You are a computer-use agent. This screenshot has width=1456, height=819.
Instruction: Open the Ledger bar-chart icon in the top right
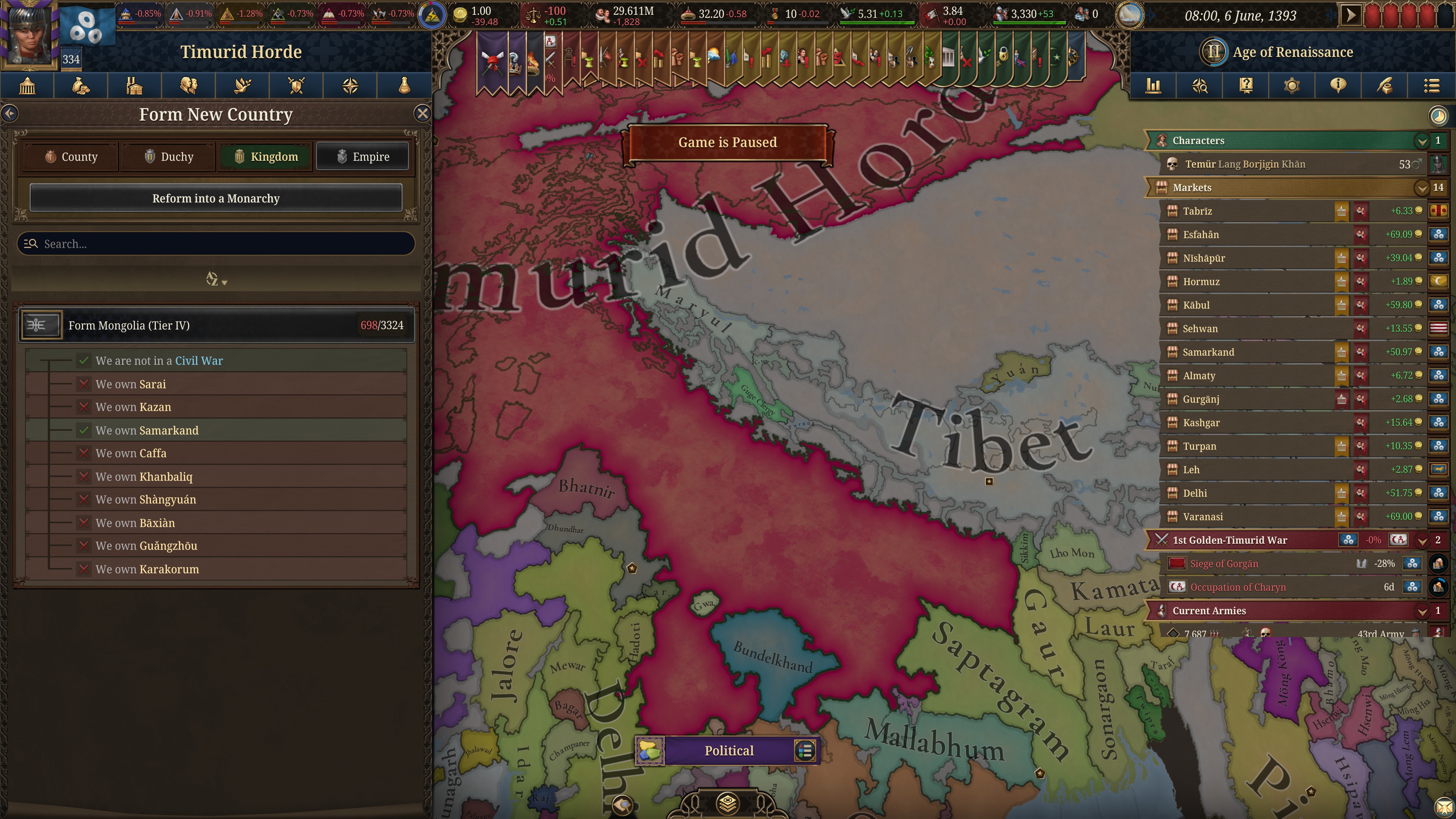(1153, 85)
